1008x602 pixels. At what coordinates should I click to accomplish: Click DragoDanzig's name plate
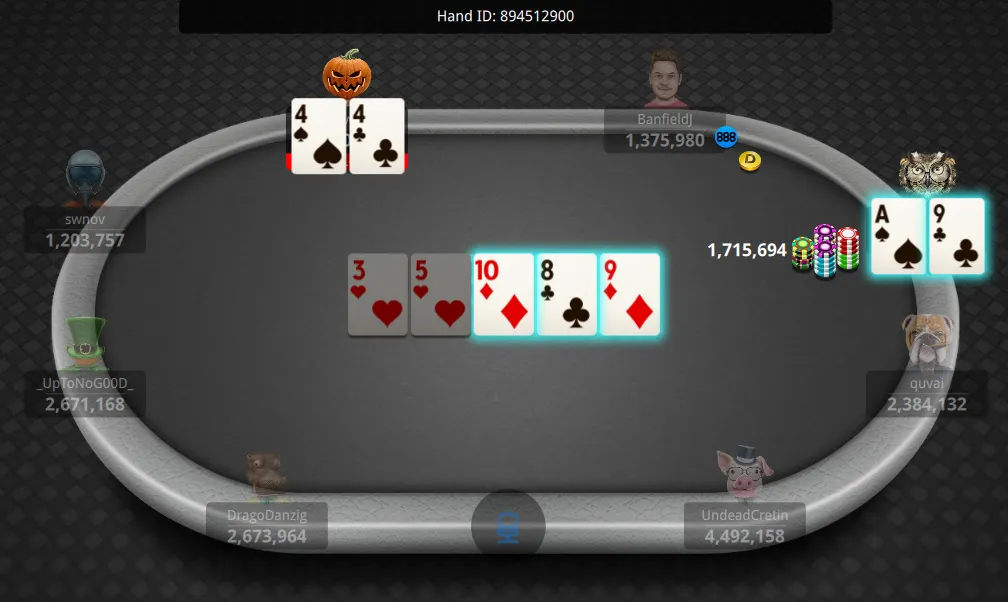[266, 525]
